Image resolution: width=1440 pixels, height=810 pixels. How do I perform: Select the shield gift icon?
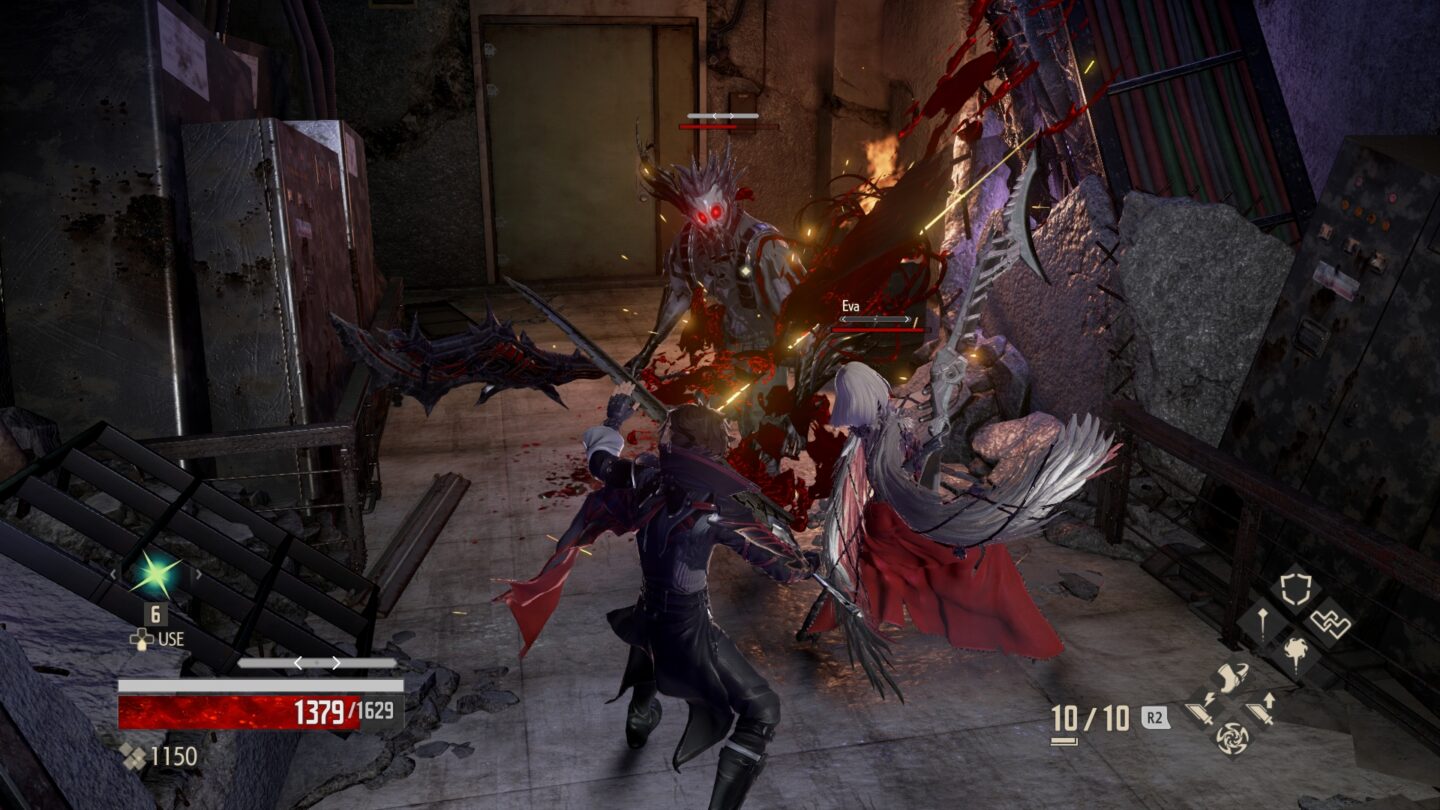1295,587
